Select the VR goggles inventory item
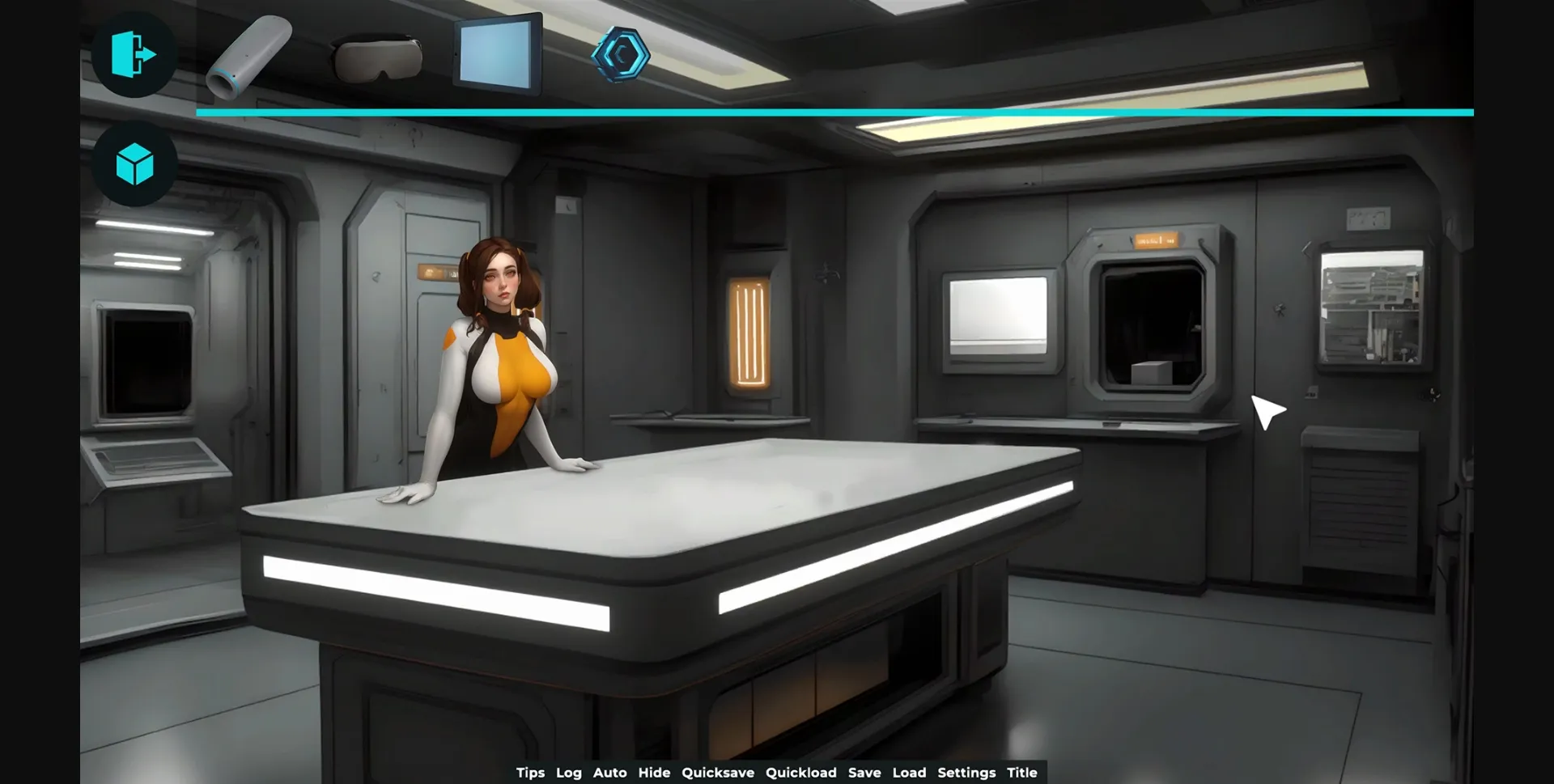The width and height of the screenshot is (1554, 784). (379, 57)
